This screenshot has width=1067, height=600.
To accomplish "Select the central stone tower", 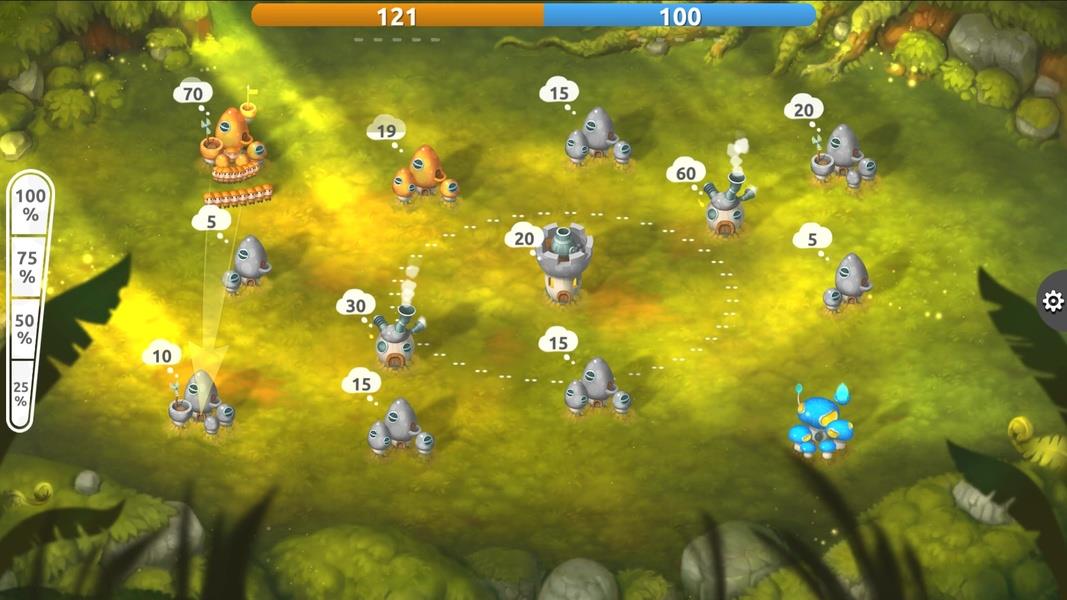I will click(x=564, y=263).
